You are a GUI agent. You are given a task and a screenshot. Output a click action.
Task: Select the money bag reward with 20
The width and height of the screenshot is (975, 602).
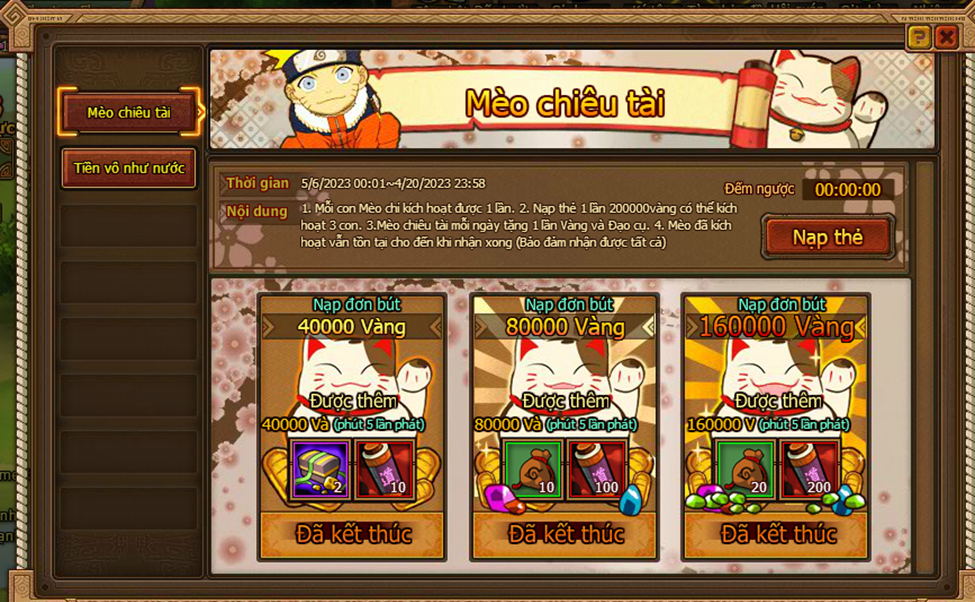(x=745, y=470)
